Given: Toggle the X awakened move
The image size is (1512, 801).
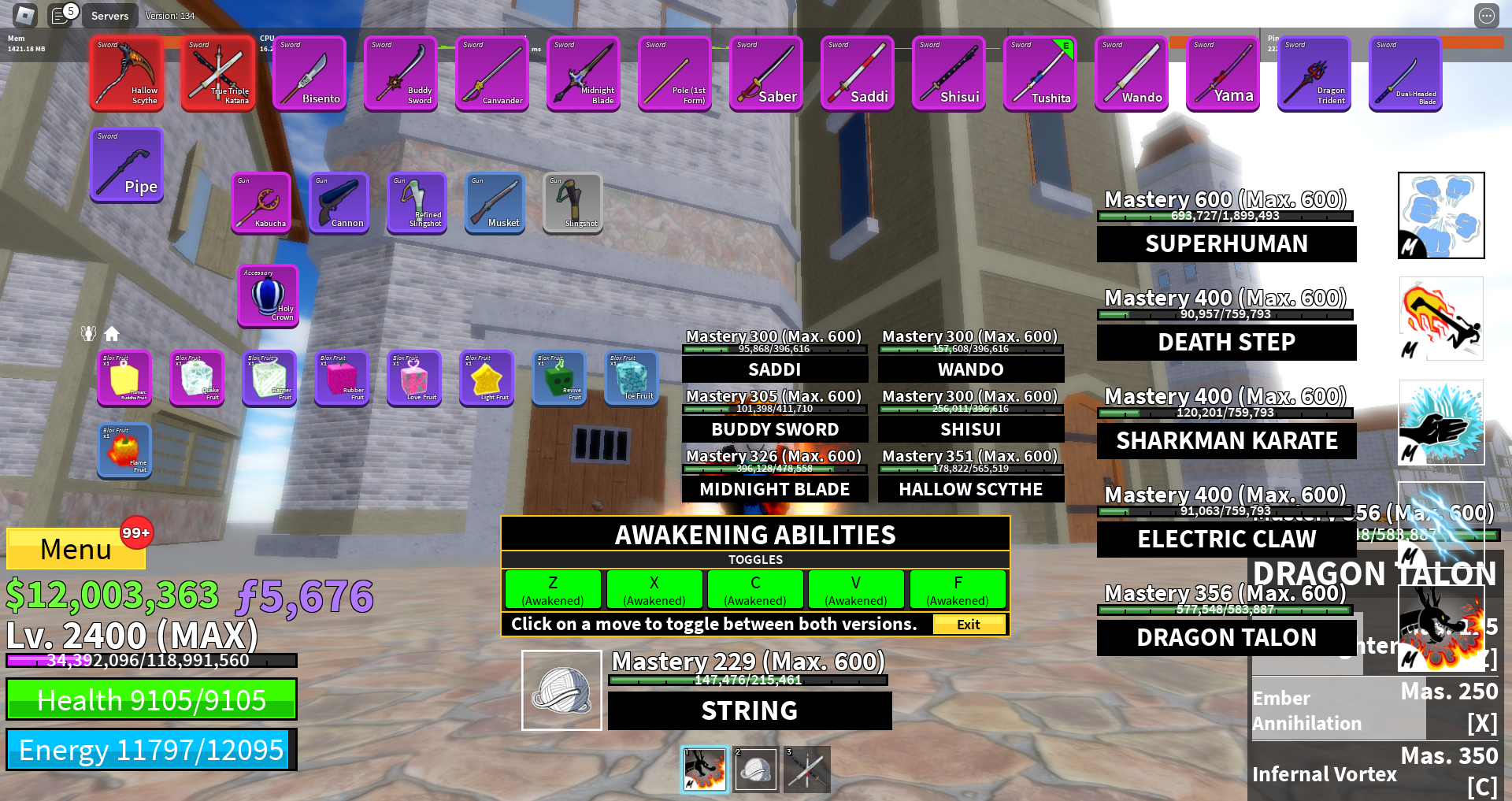Looking at the screenshot, I should (x=654, y=589).
